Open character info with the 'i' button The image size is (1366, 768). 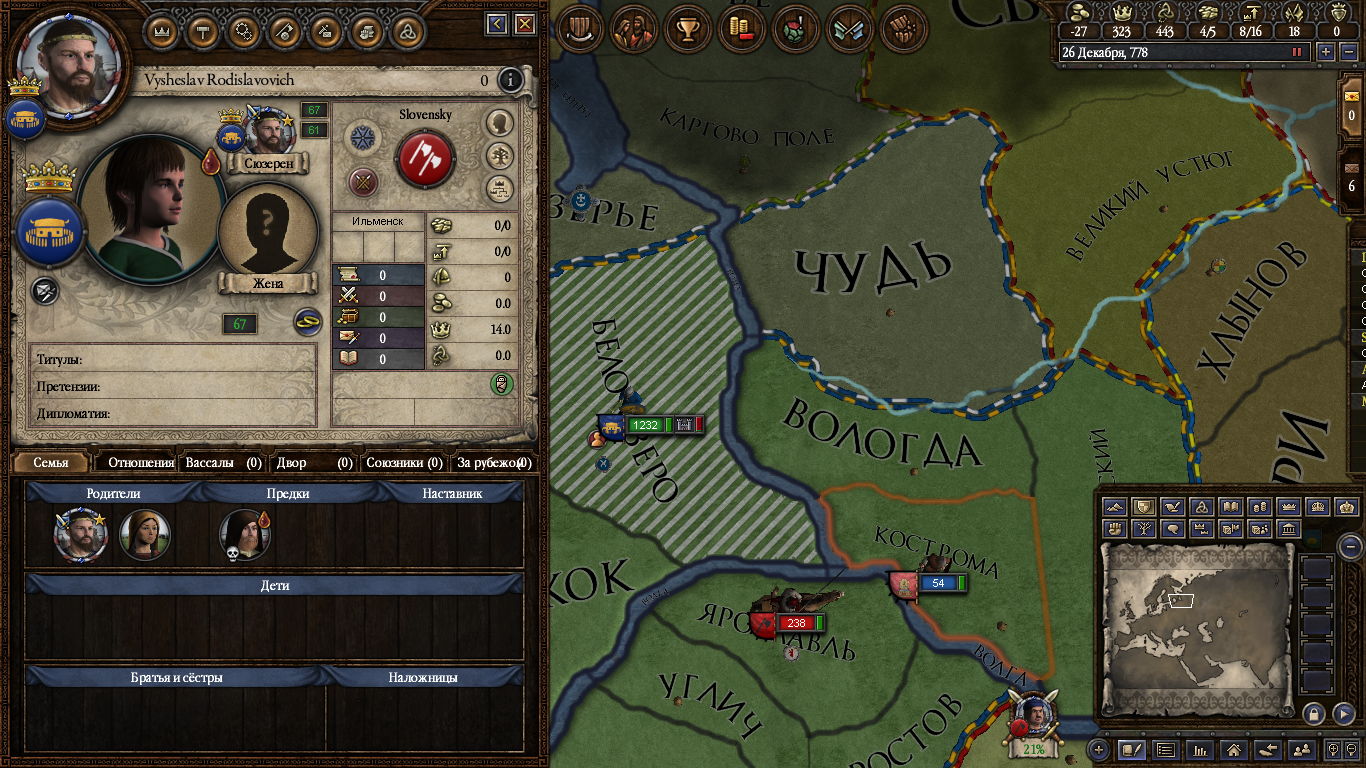click(511, 80)
